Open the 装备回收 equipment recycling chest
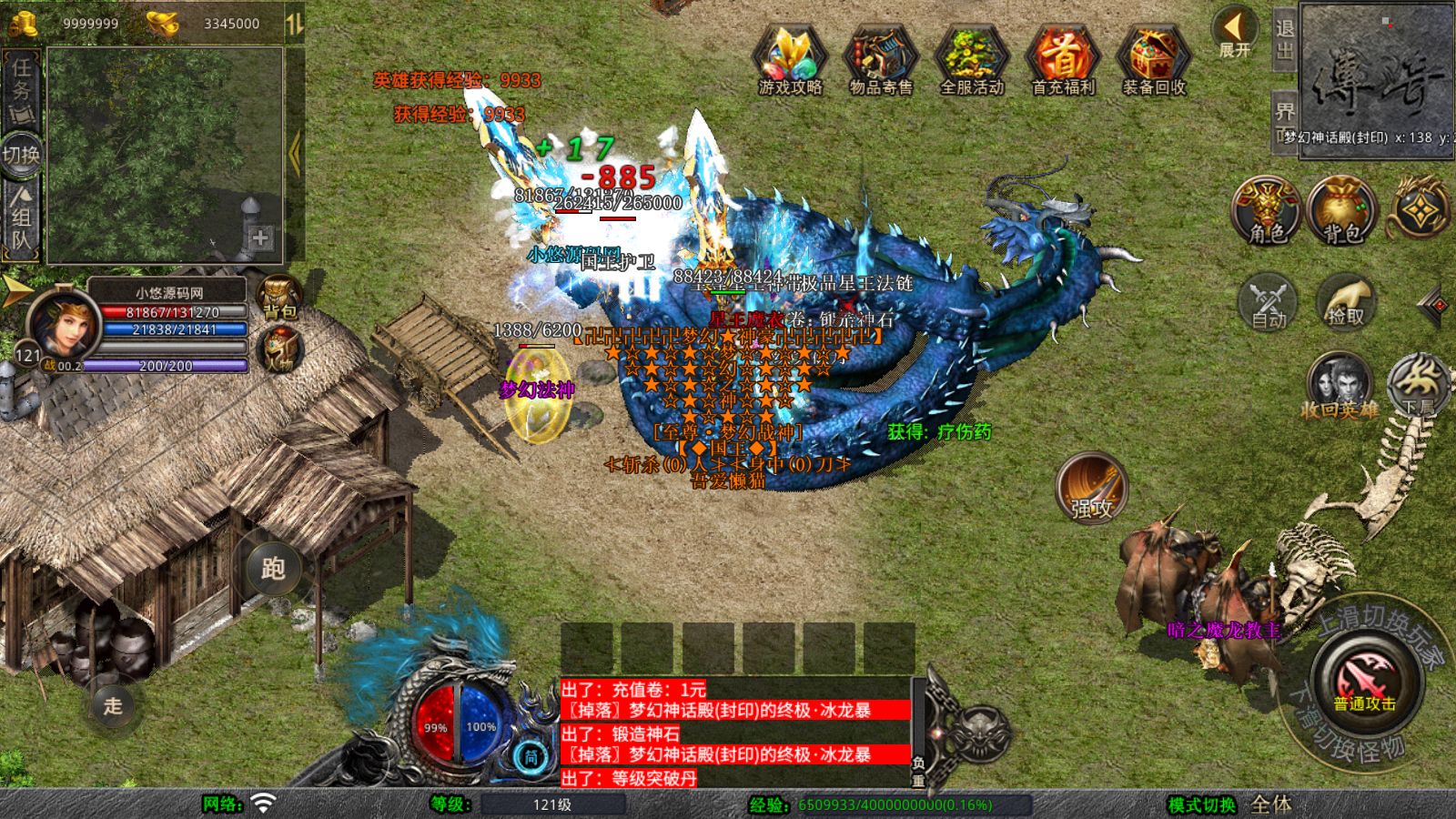Viewport: 1456px width, 819px height. 1153,57
